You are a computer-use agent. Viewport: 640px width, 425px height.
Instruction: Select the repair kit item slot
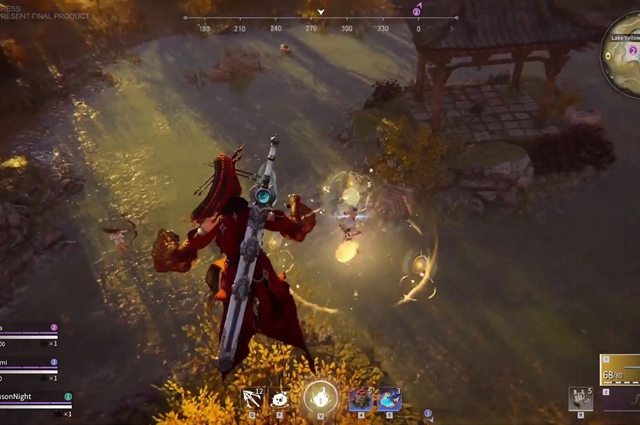pos(580,398)
